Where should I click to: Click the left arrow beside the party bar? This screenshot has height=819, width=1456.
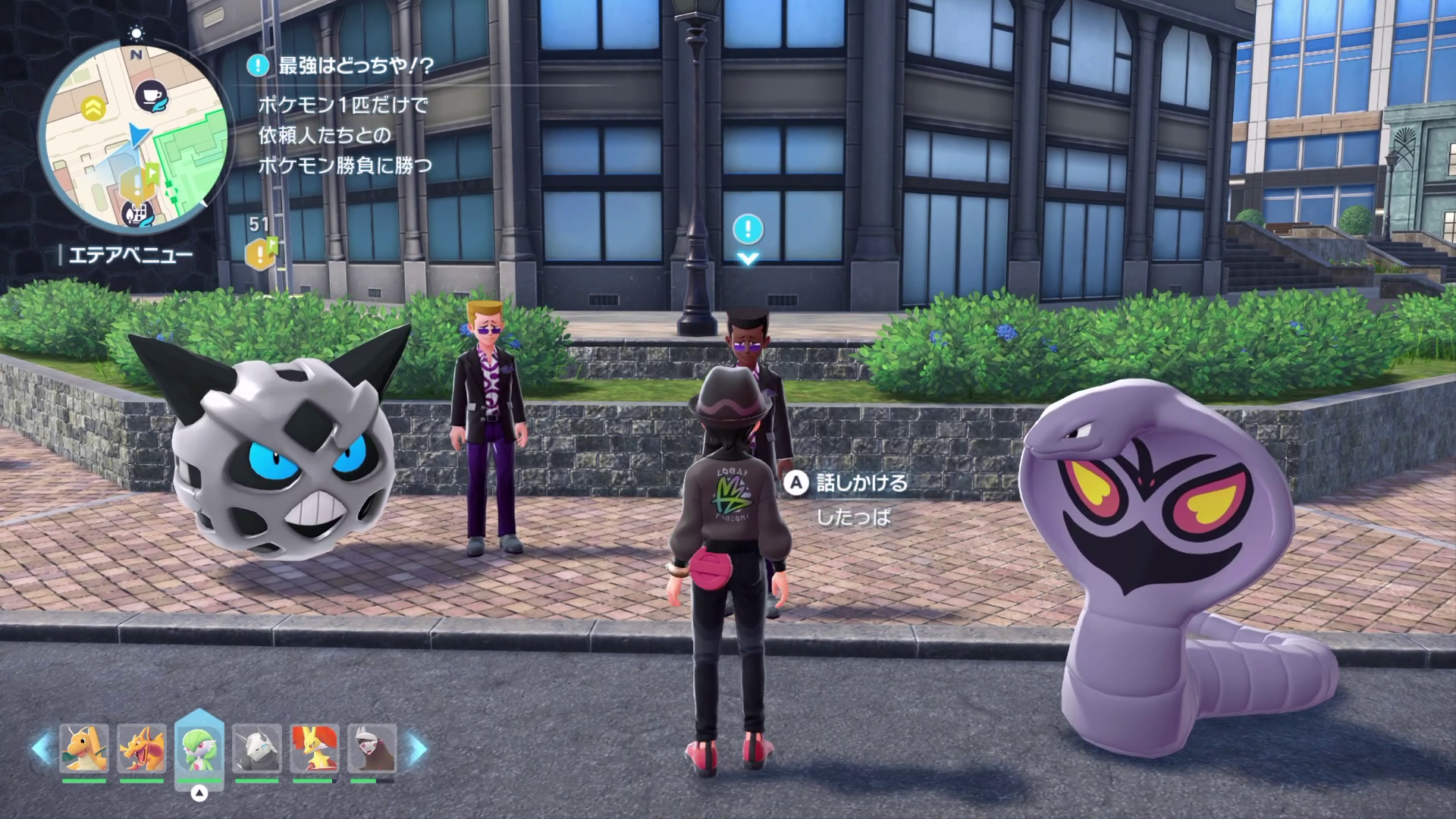tap(42, 749)
